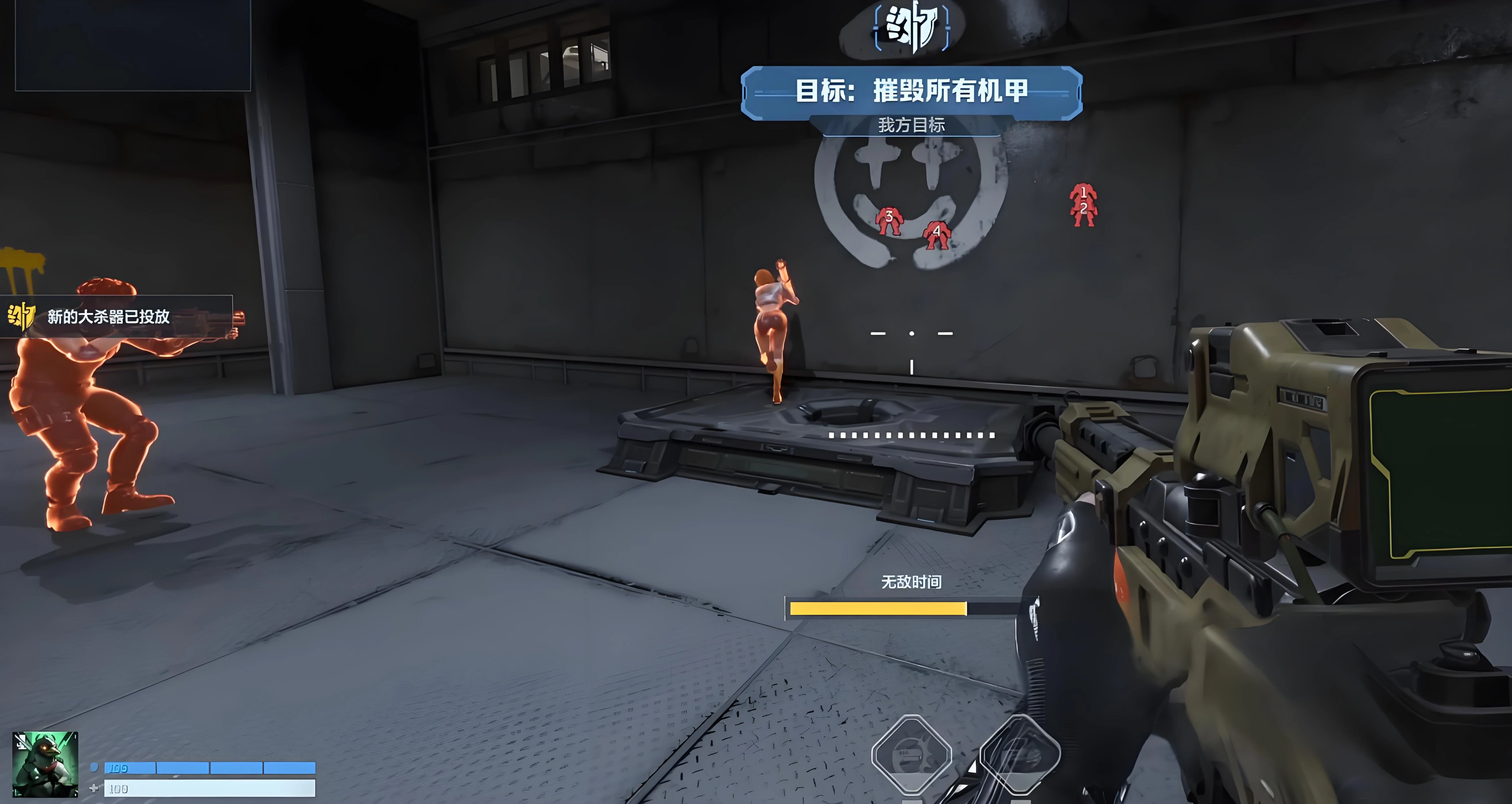Select the green bird character portrait
The height and width of the screenshot is (804, 1512).
[45, 764]
